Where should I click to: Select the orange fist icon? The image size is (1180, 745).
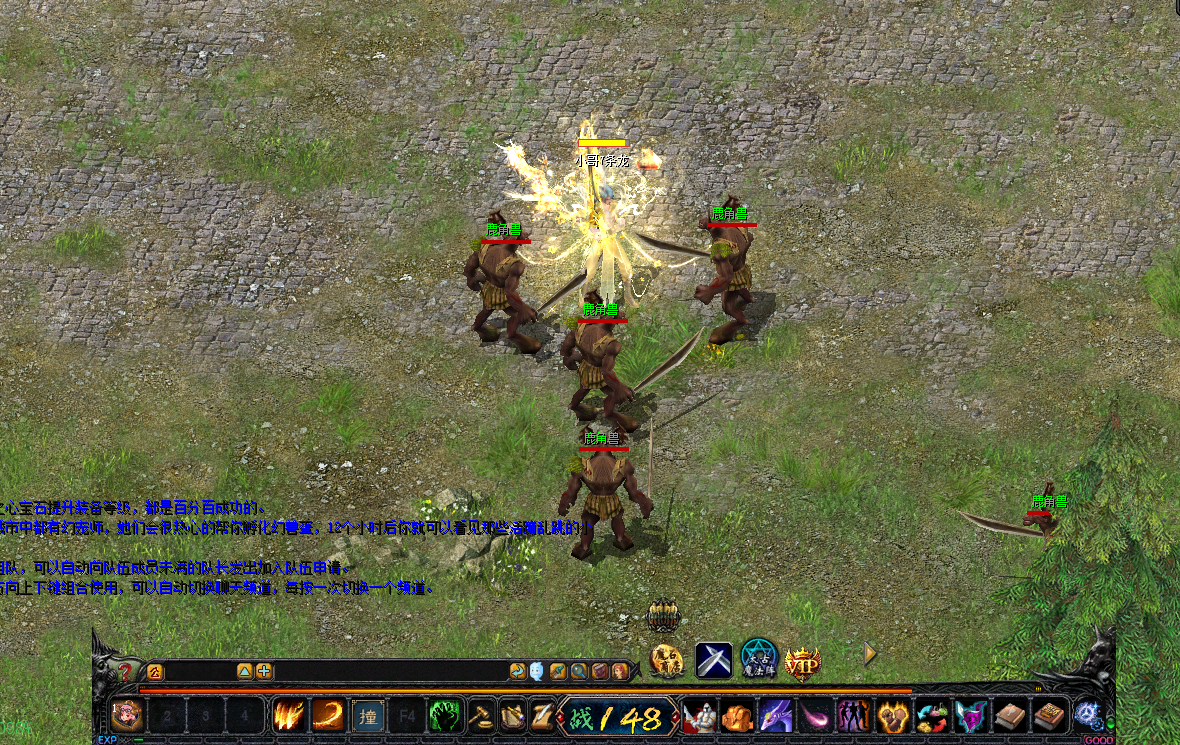pos(737,716)
